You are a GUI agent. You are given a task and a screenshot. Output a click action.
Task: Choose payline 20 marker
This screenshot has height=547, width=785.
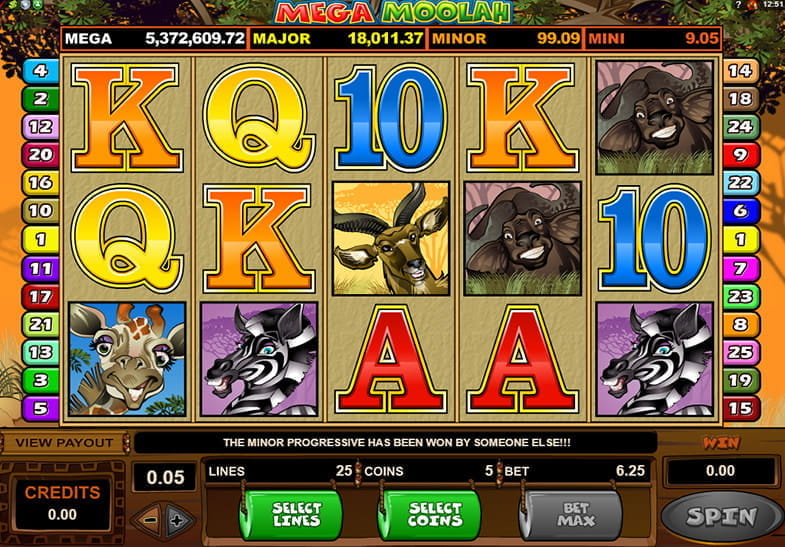40,155
